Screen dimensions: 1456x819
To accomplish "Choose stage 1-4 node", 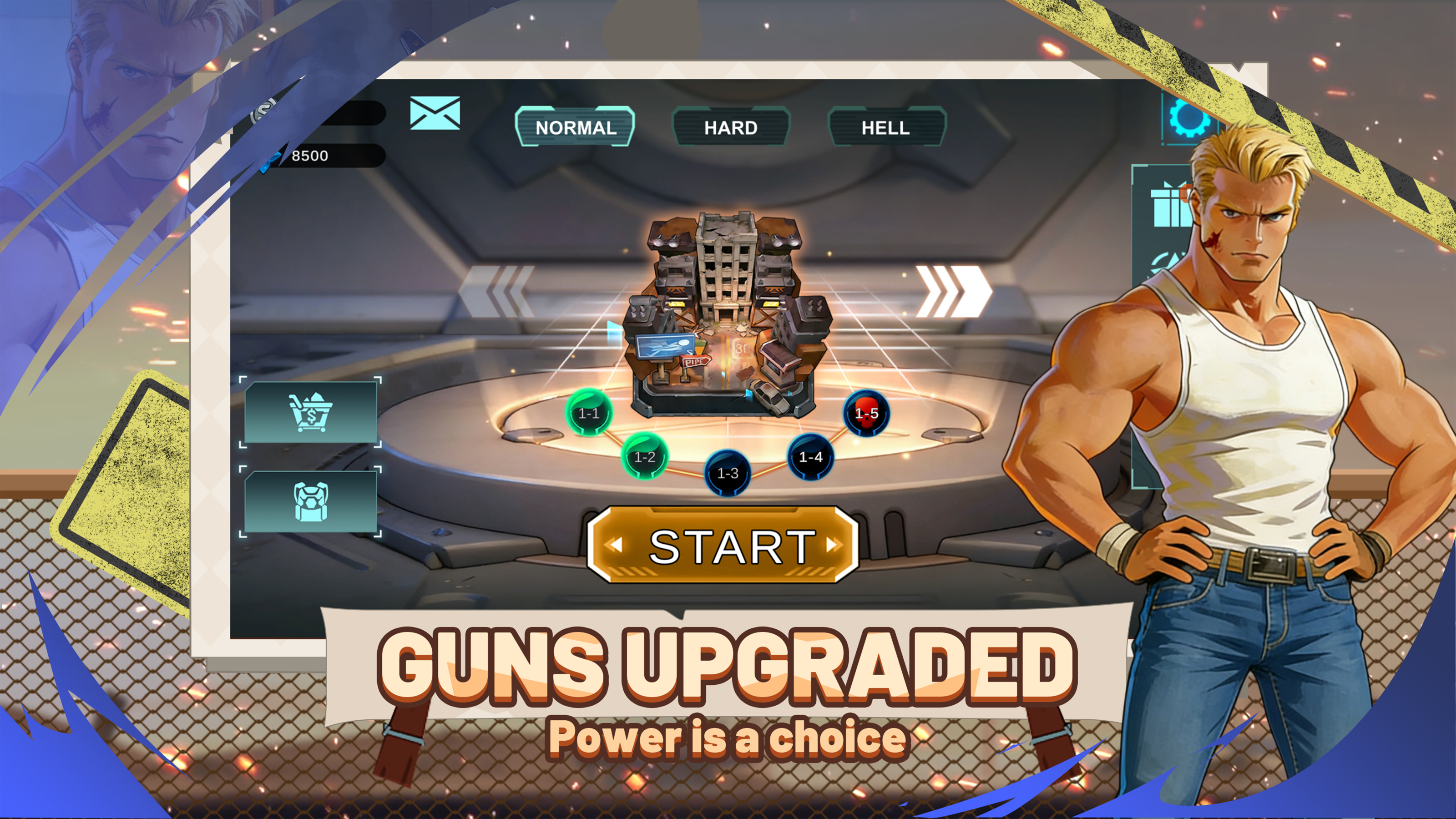I will click(810, 457).
